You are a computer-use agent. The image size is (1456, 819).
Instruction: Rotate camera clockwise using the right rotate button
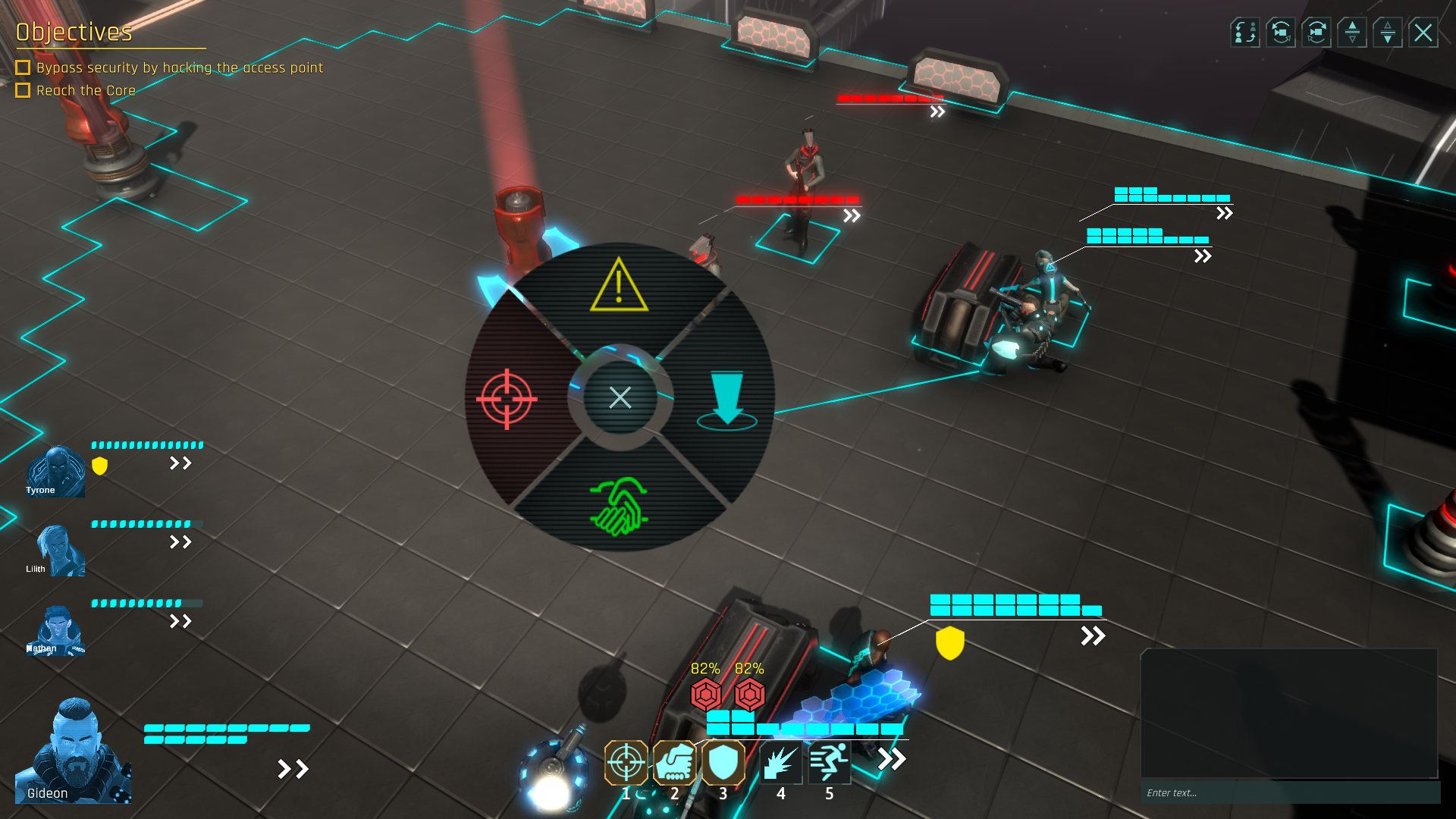point(1316,33)
